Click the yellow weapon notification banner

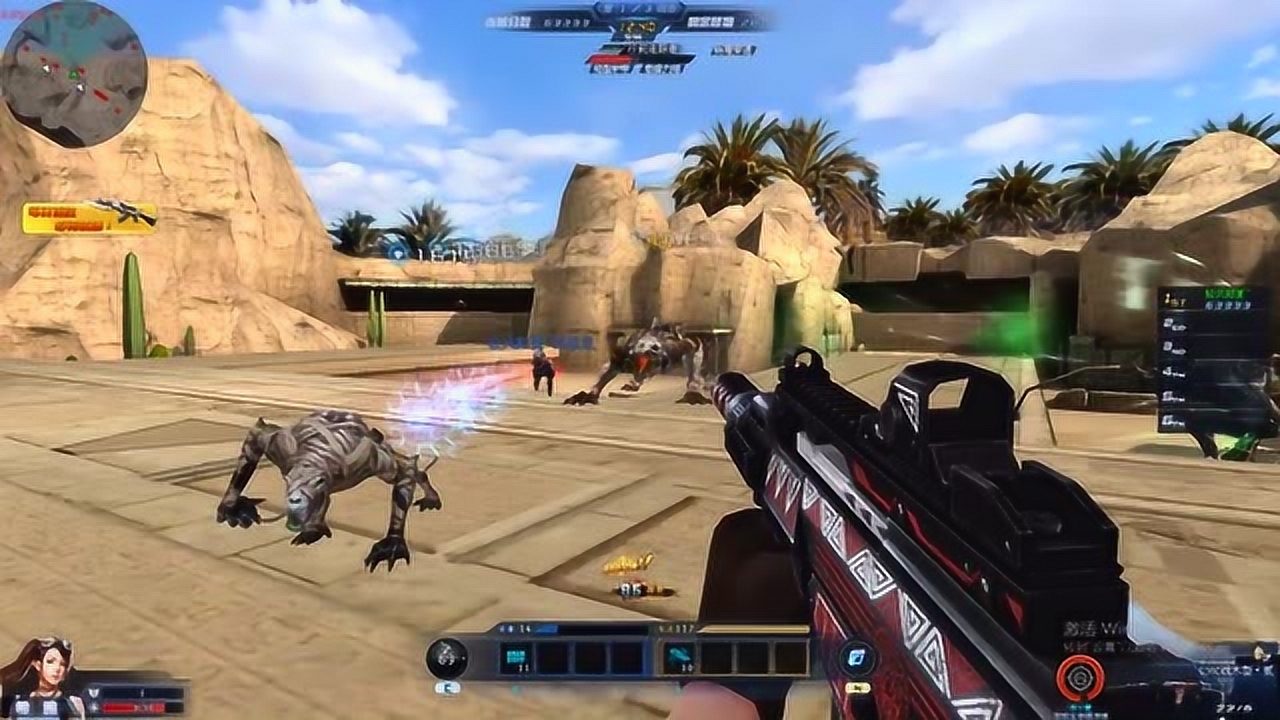pyautogui.click(x=90, y=217)
